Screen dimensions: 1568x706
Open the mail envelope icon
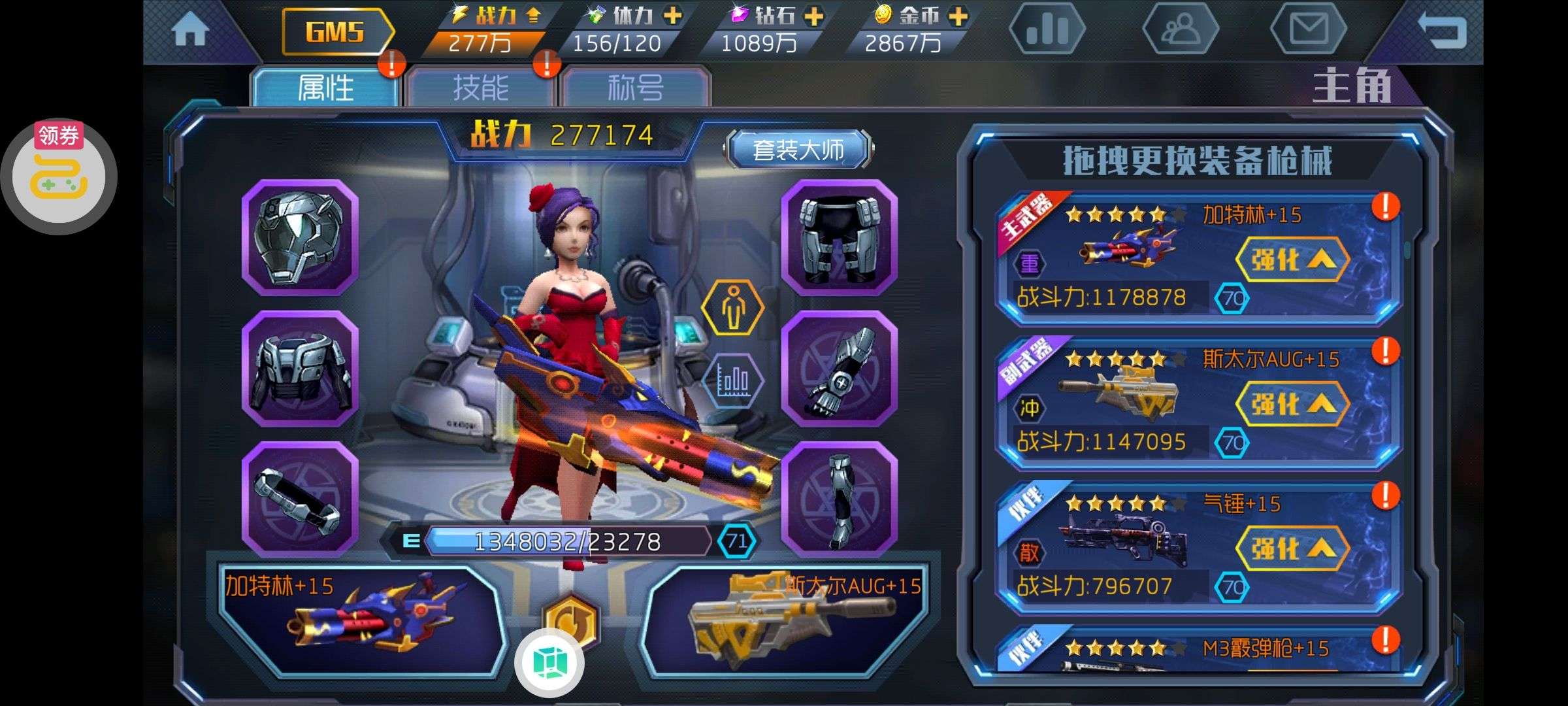(1308, 29)
